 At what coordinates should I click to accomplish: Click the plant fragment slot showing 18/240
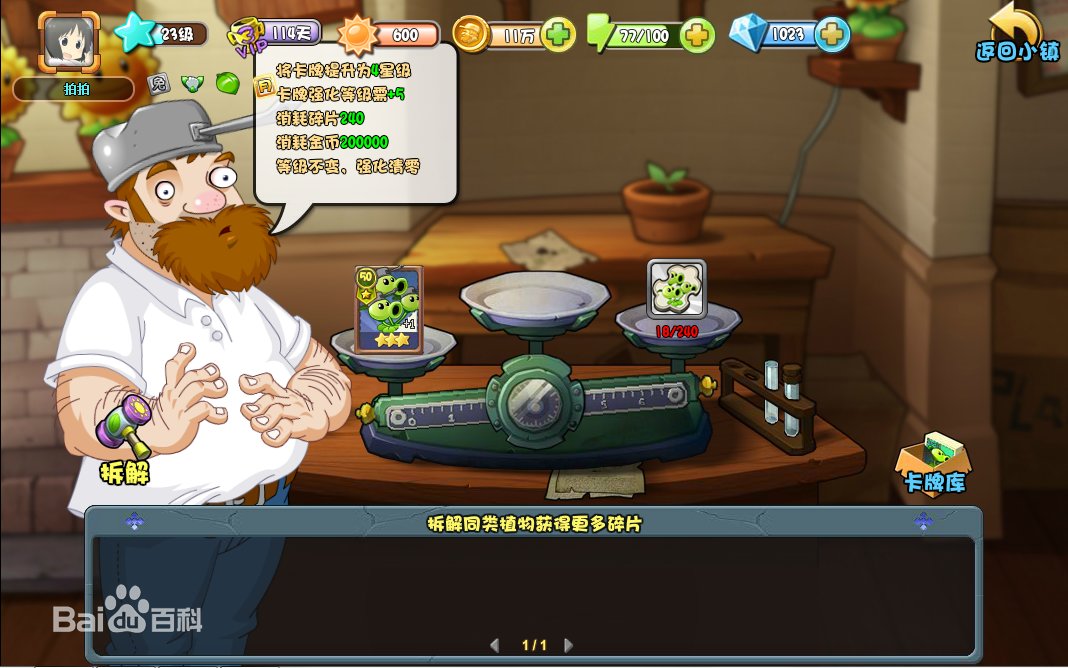point(676,290)
